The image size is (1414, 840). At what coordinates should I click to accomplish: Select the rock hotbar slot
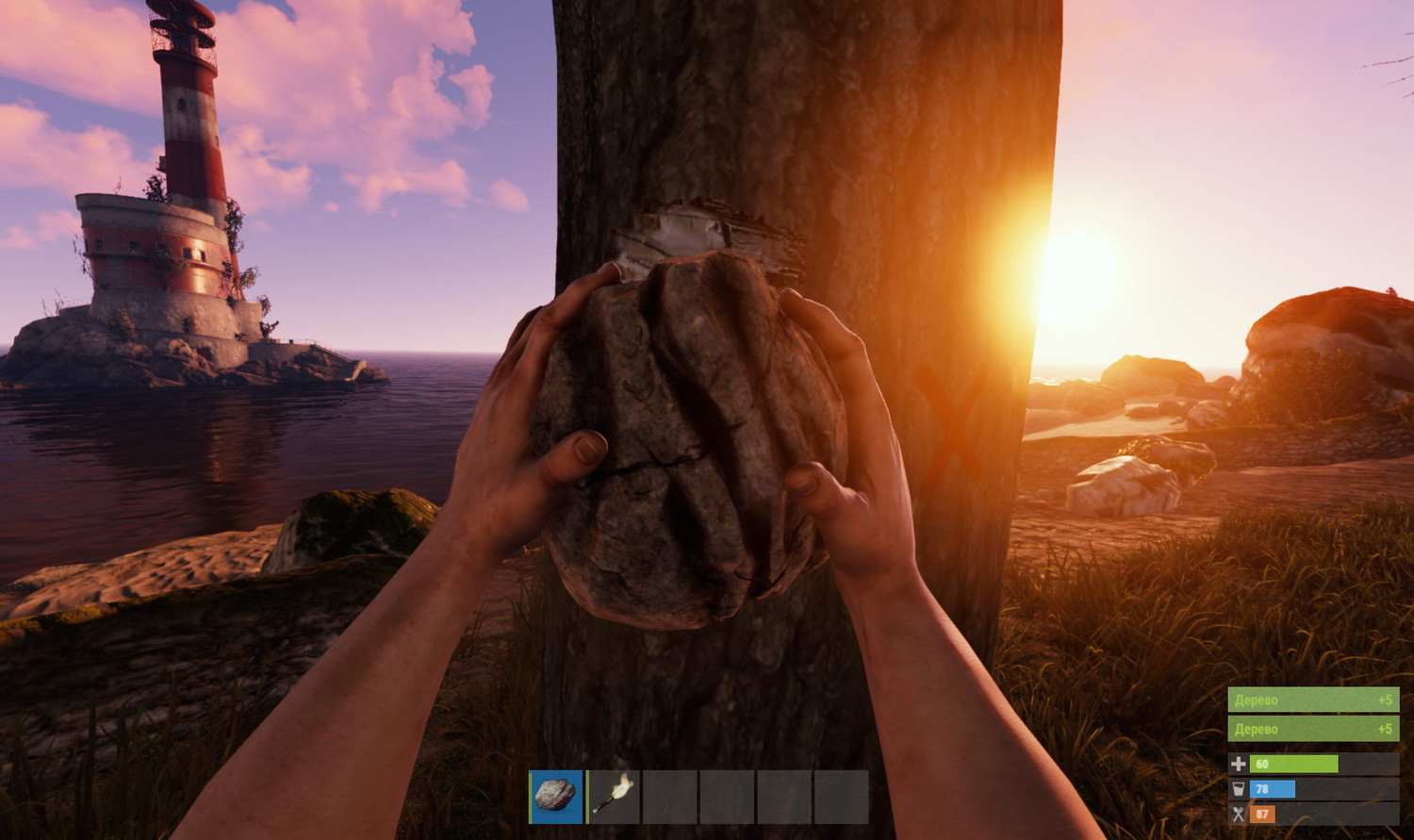coord(556,797)
